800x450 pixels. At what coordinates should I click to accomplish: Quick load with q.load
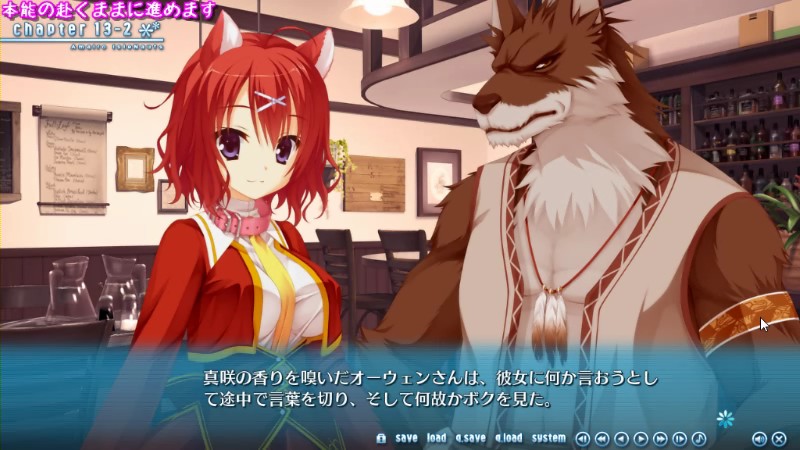coord(507,438)
